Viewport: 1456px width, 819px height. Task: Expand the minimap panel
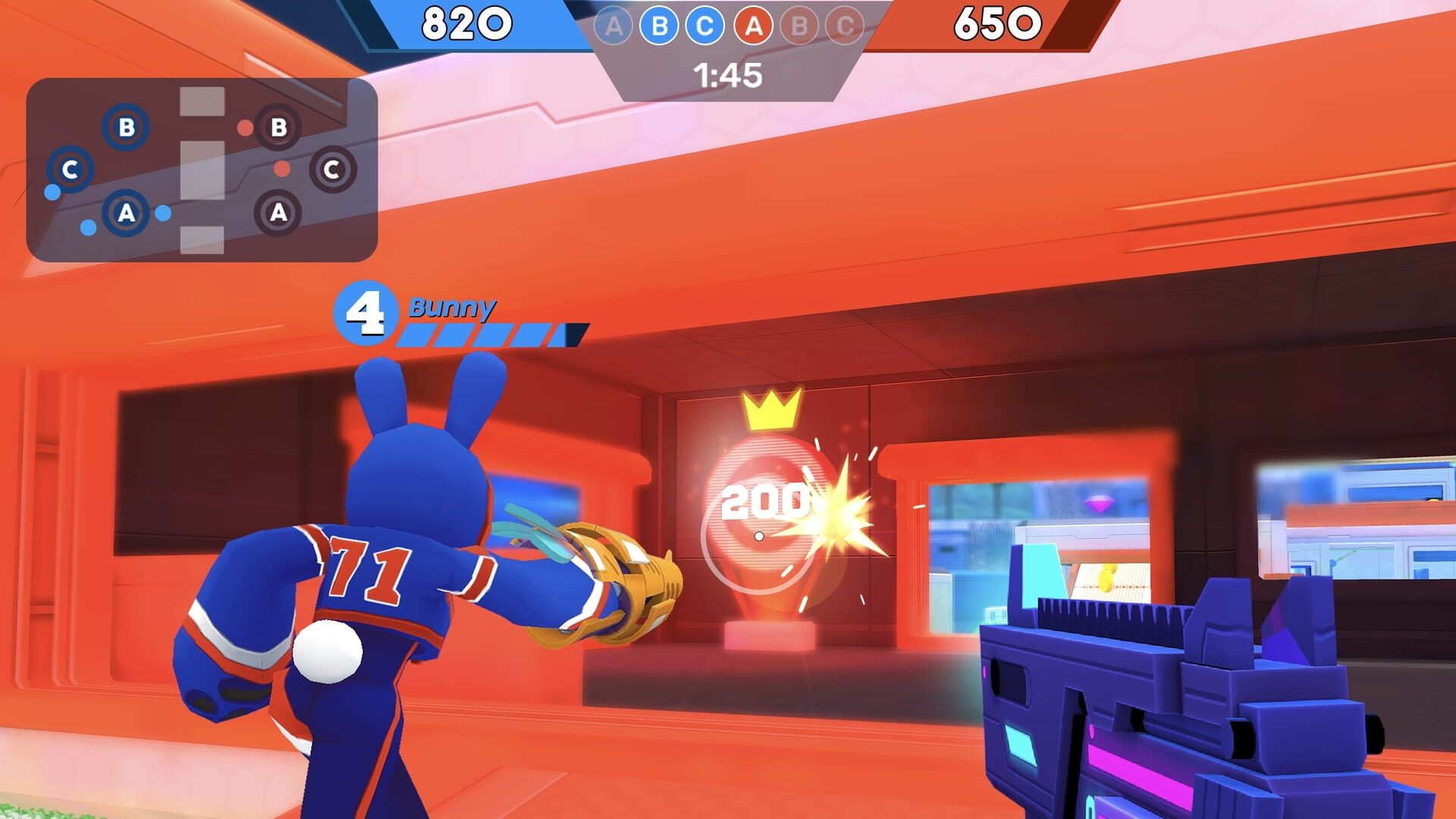pyautogui.click(x=201, y=168)
